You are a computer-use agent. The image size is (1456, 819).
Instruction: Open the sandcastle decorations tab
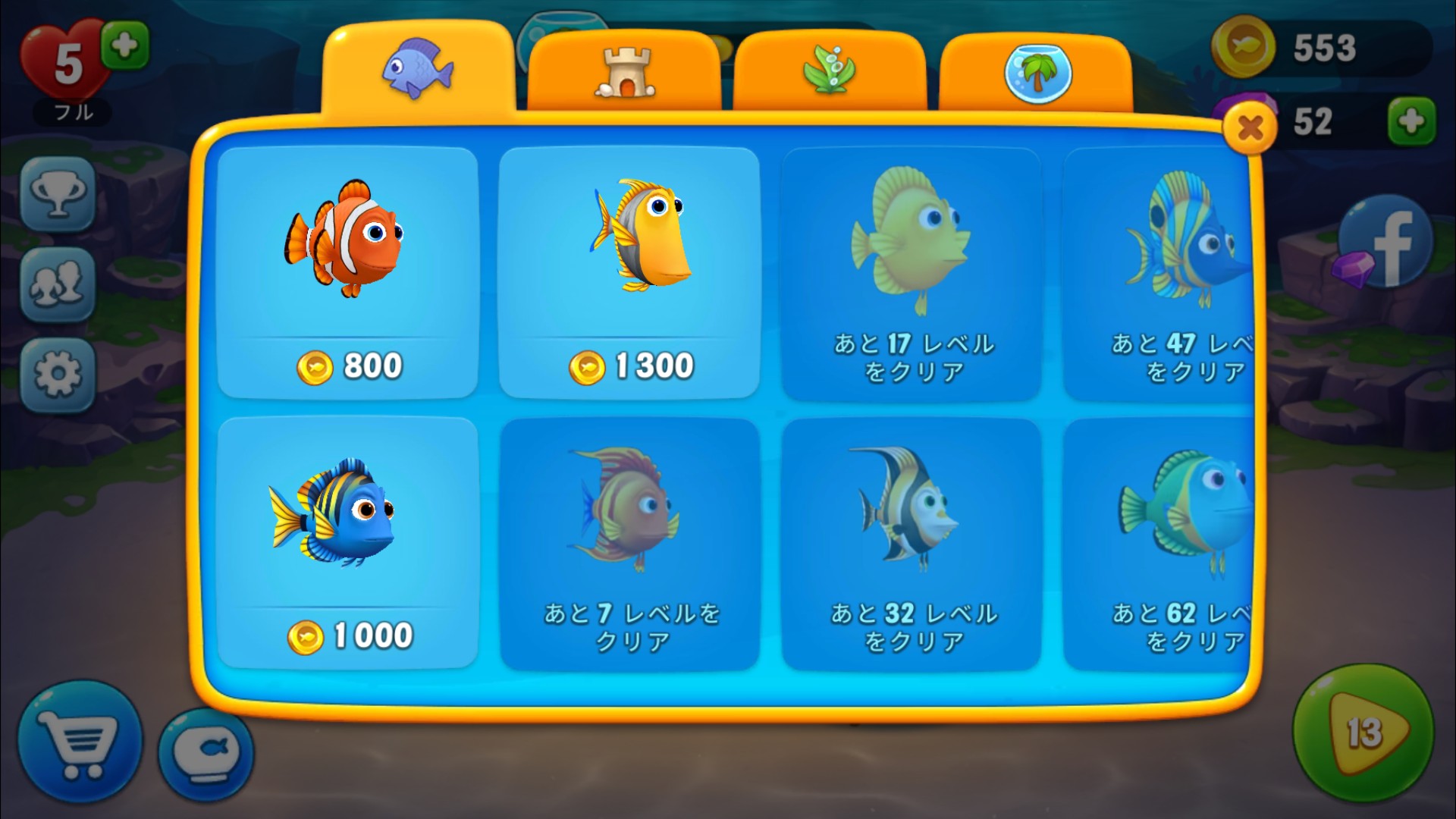point(624,73)
